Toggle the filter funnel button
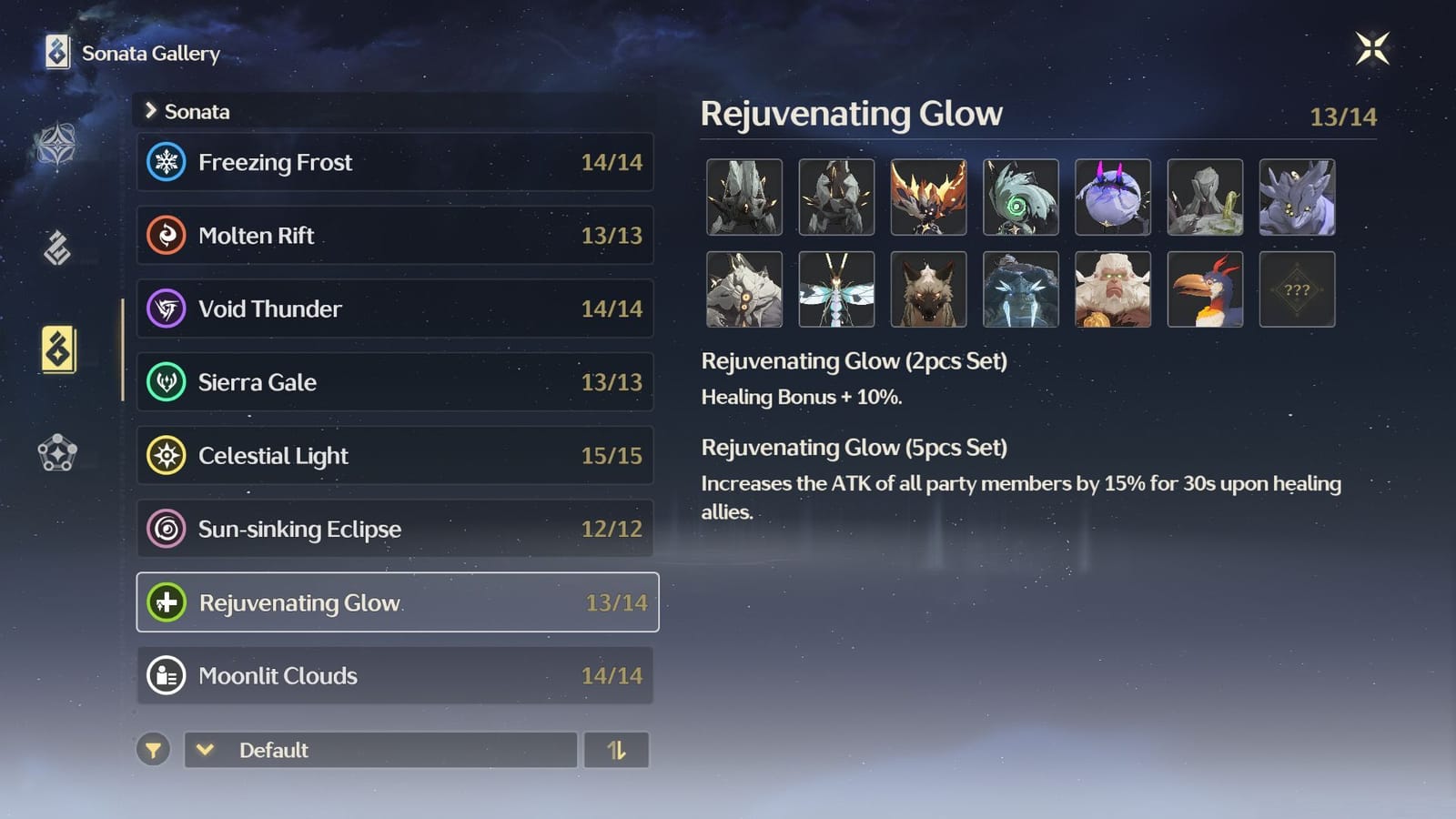1456x819 pixels. point(153,750)
